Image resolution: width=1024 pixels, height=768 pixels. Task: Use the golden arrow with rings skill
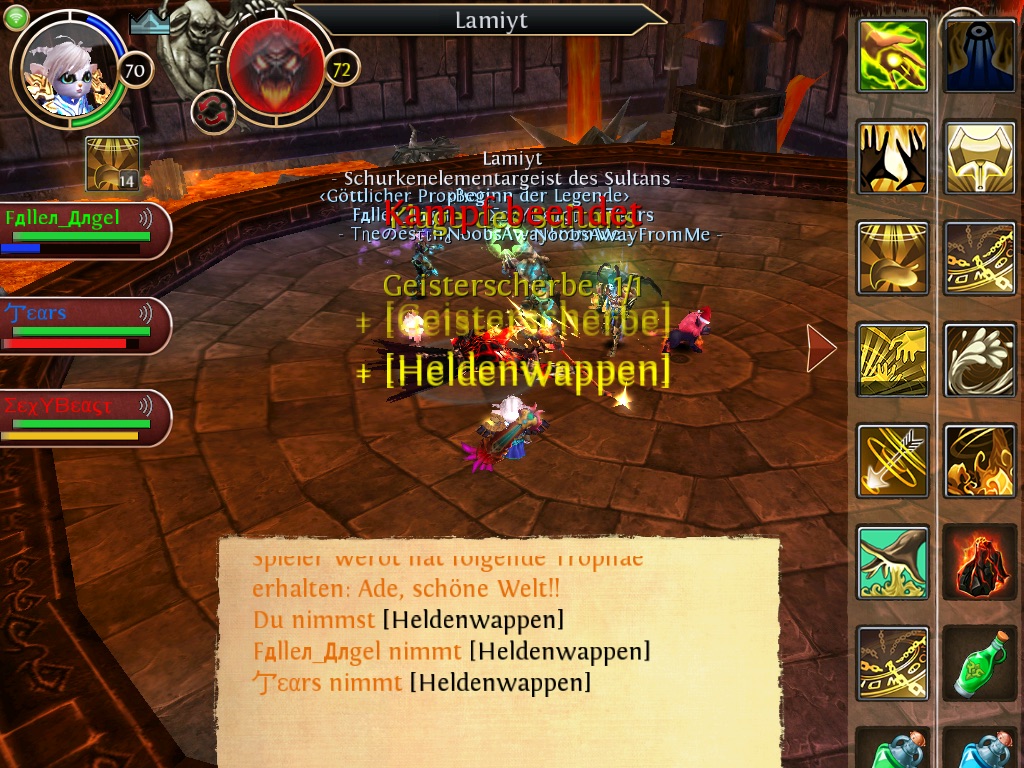[x=893, y=461]
